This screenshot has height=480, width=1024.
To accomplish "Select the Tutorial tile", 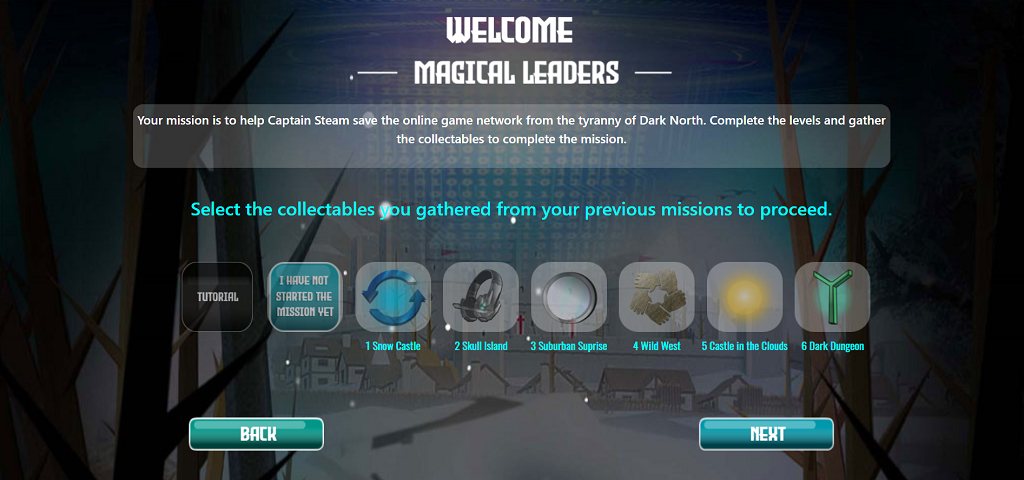I will (217, 297).
